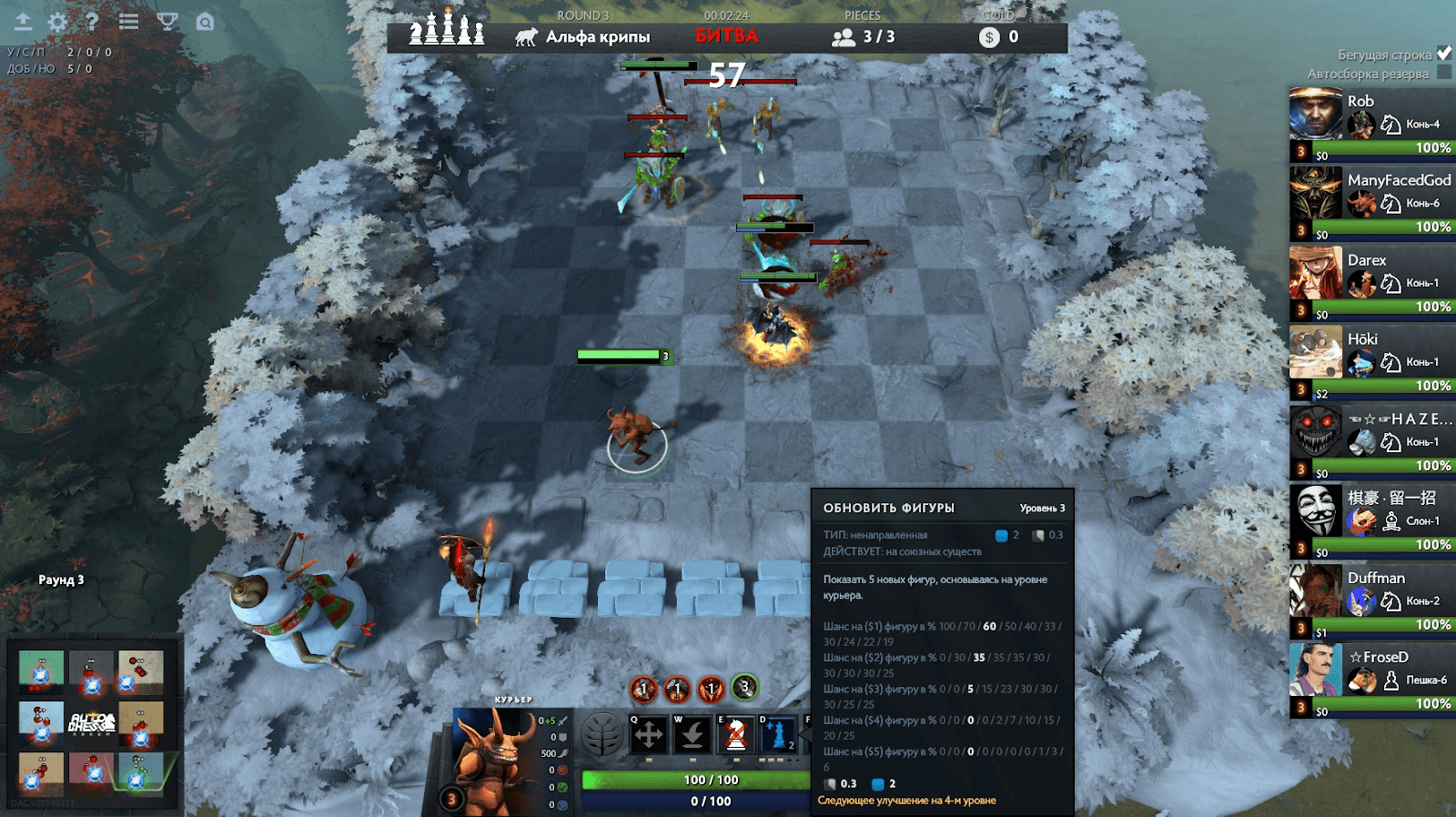
Task: Enable the Автосборка резерва checkbox
Action: [1444, 74]
